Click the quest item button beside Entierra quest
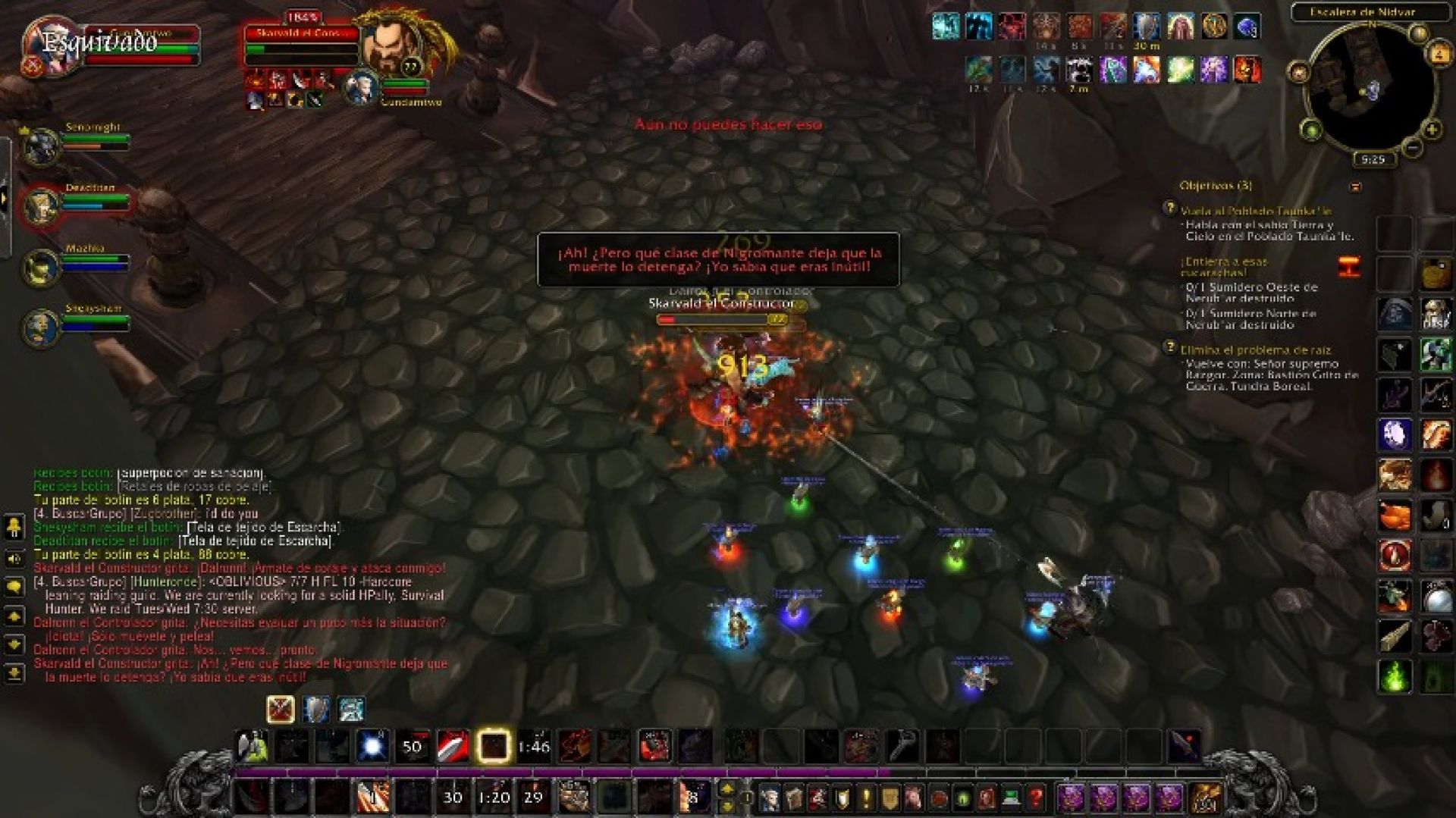1456x818 pixels. point(1349,267)
